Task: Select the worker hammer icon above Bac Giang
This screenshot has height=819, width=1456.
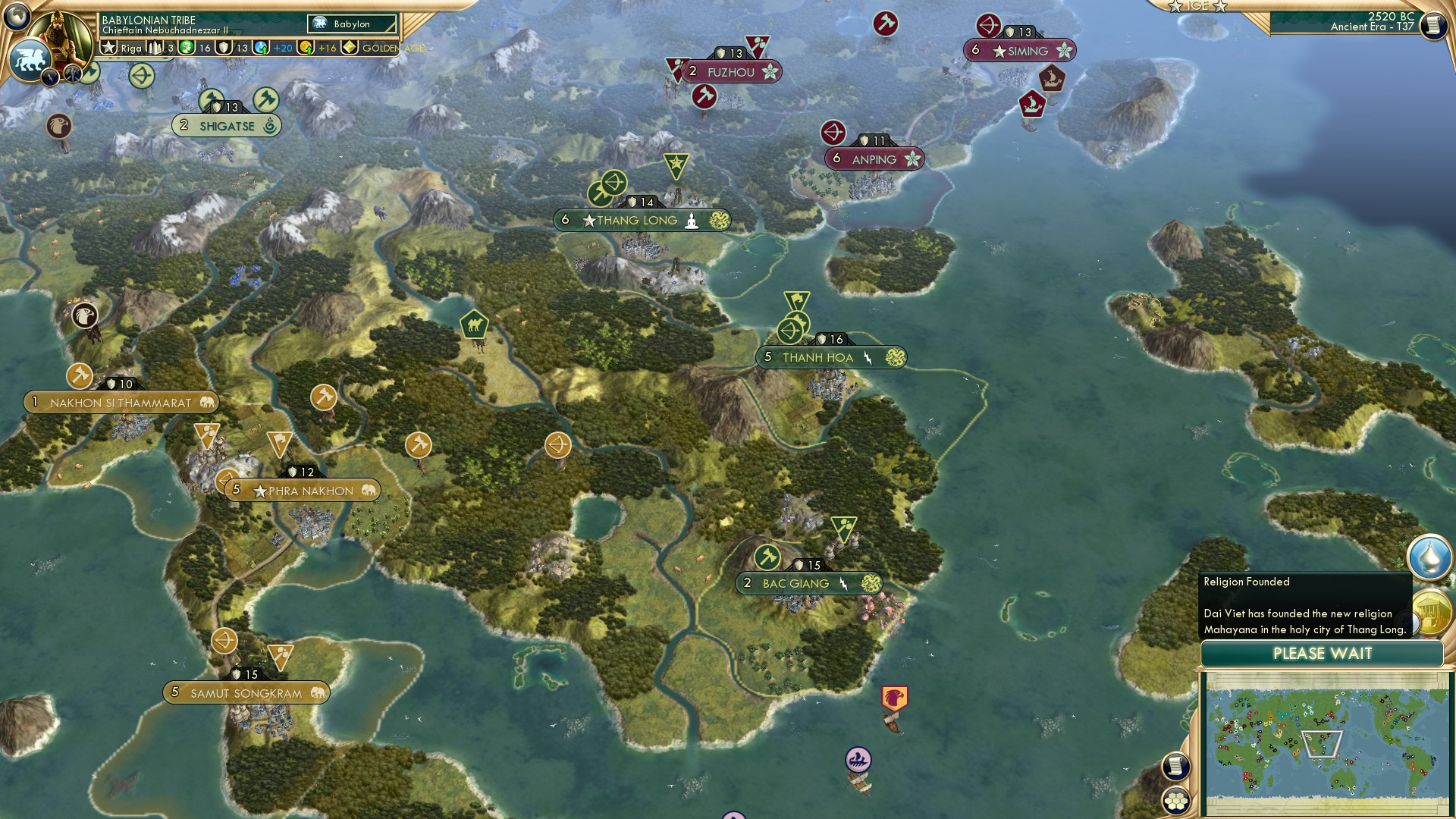Action: pos(766,557)
